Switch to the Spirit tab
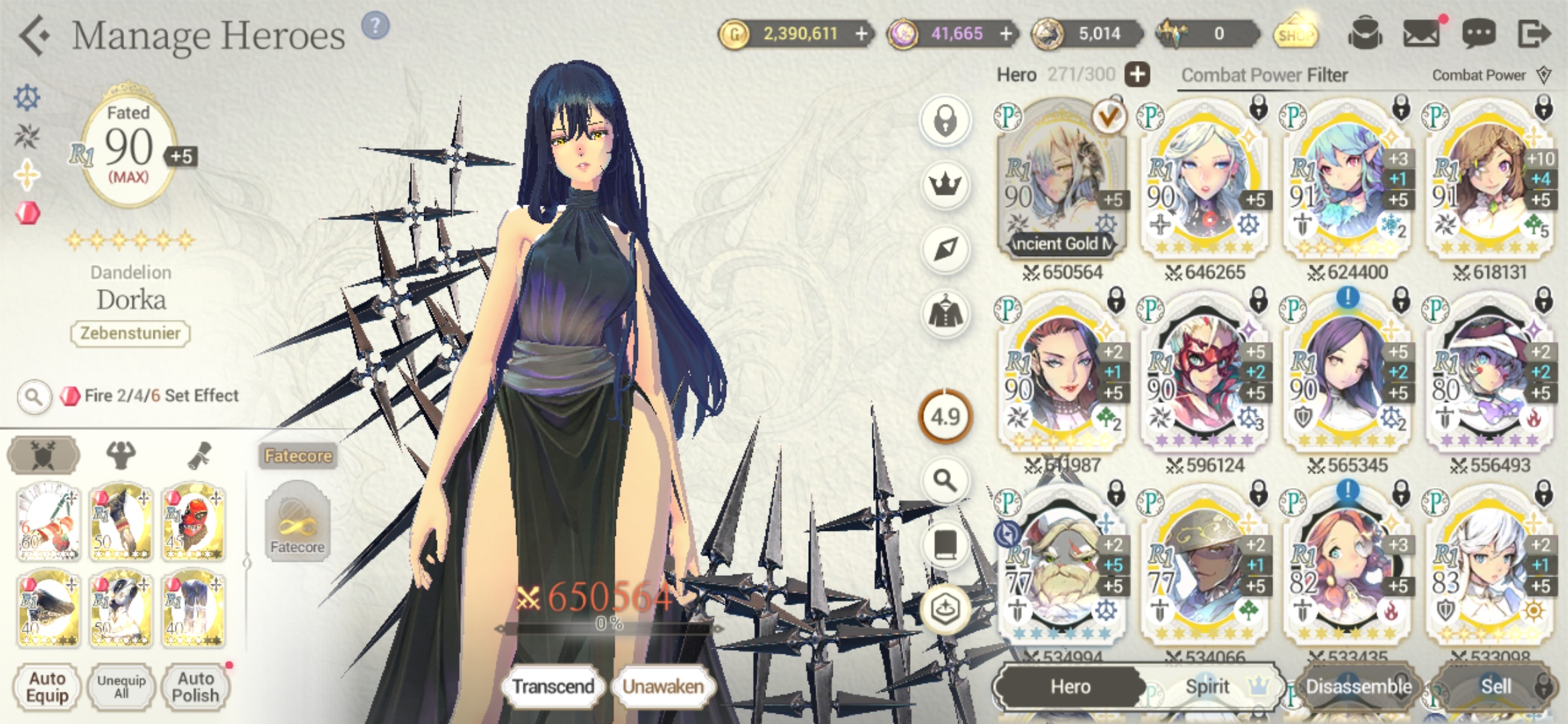1568x724 pixels. pos(1207,686)
